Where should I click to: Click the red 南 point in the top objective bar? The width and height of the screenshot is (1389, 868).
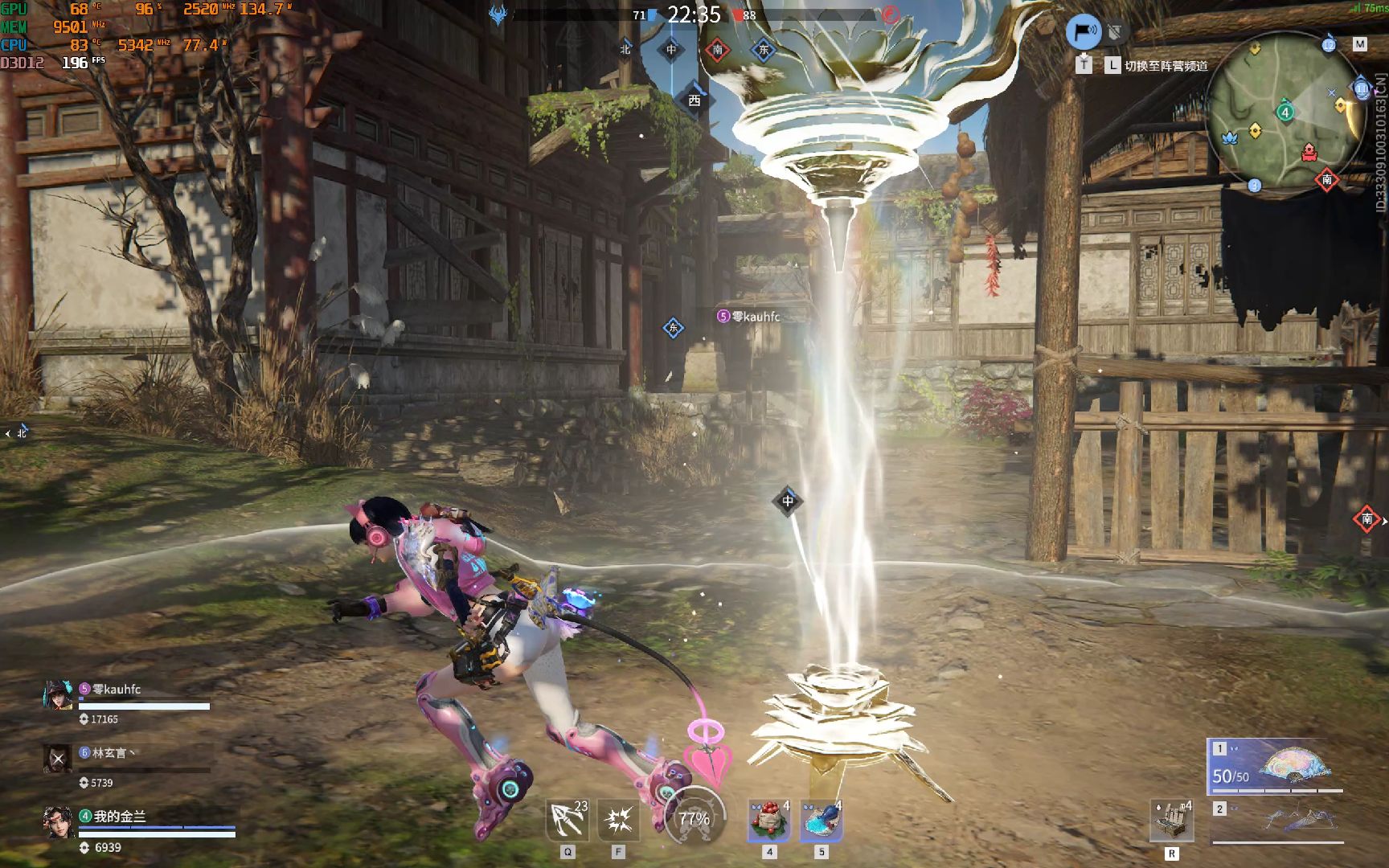point(718,50)
